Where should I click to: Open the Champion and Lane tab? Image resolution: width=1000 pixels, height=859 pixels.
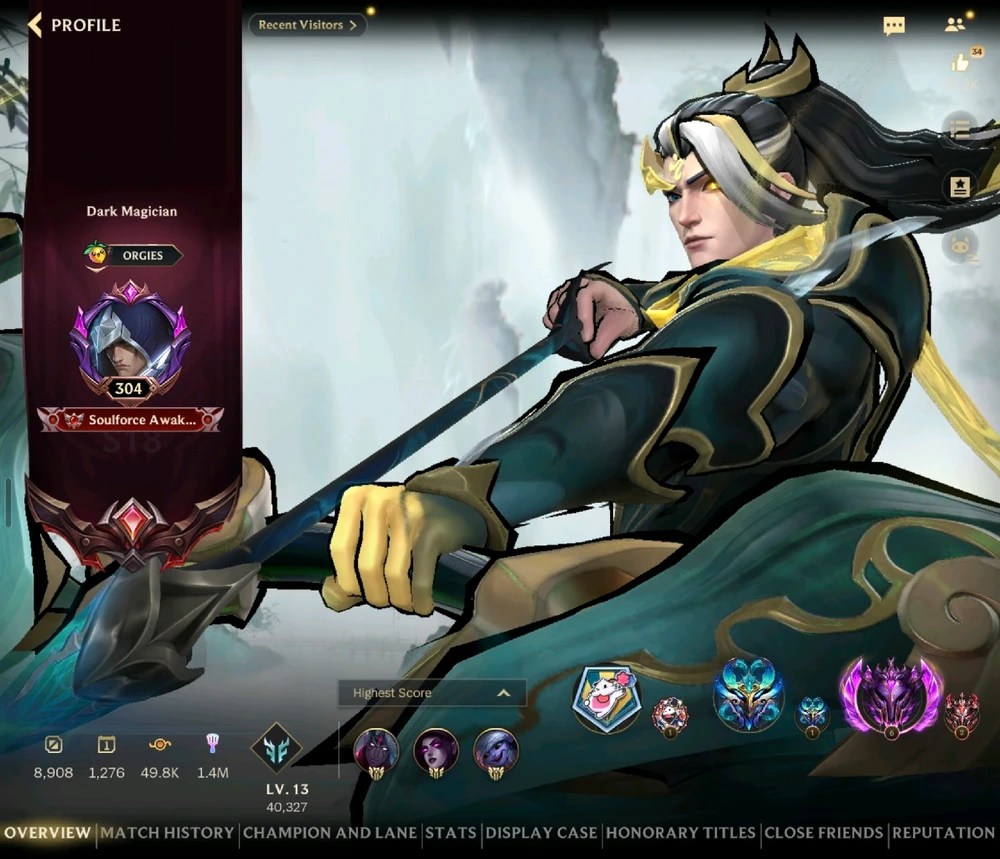tap(331, 832)
